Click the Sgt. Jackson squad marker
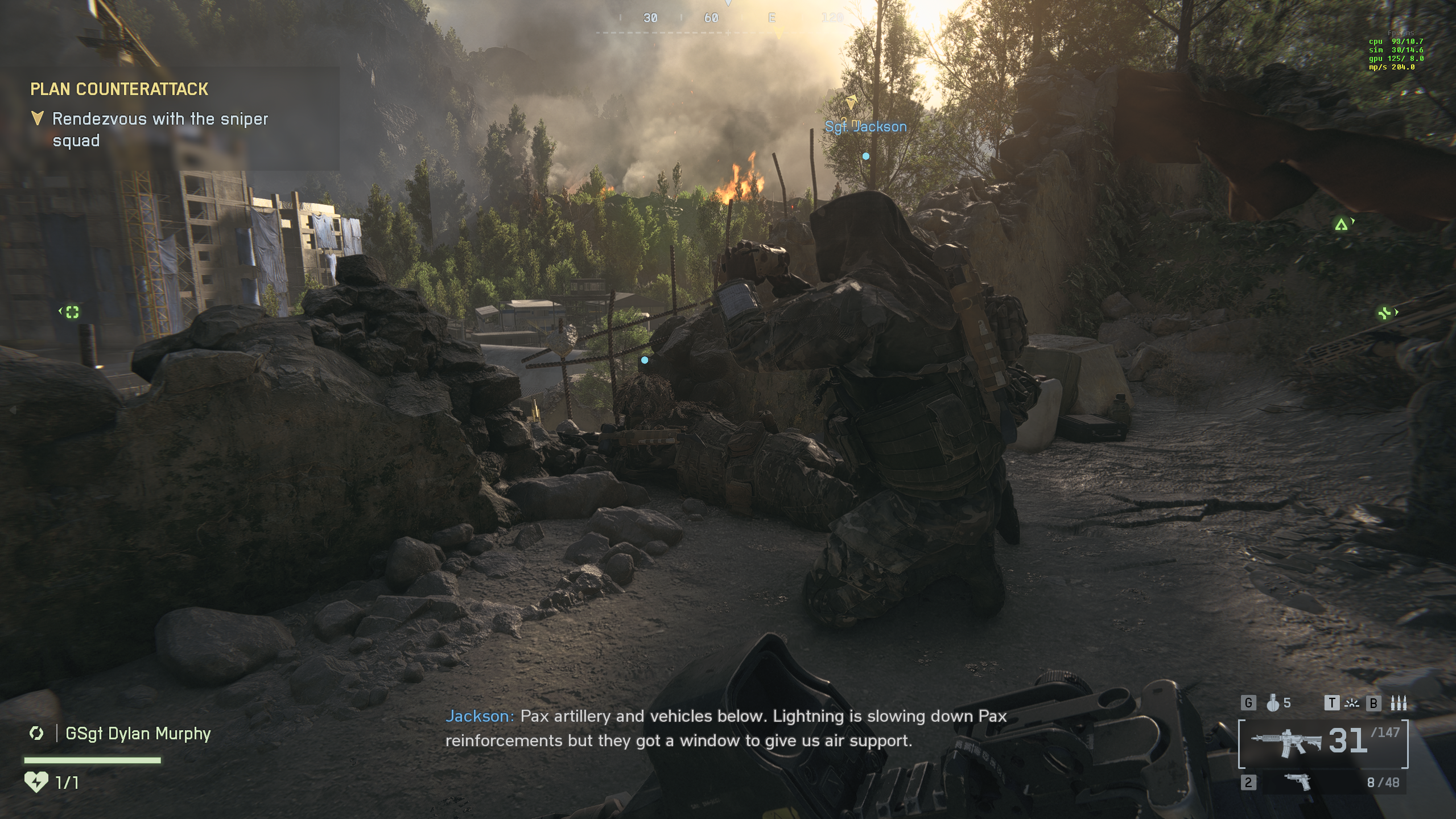Viewport: 1456px width, 819px height. [x=865, y=127]
